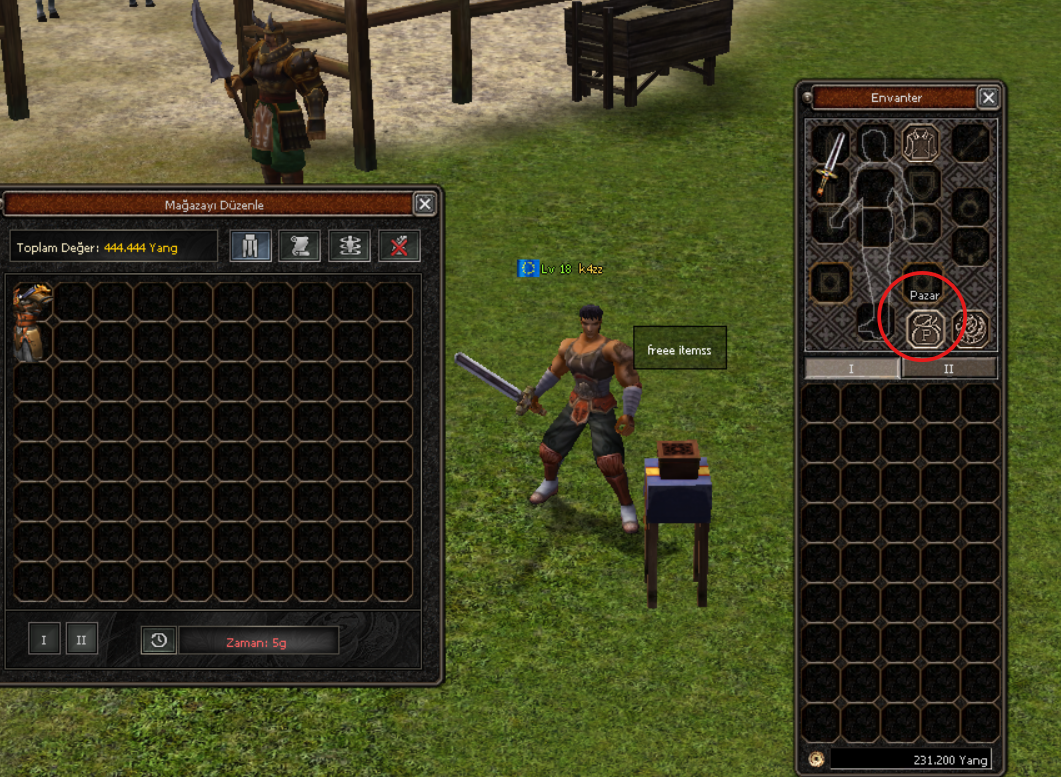Viewport: 1061px width, 777px height.
Task: Switch to shop page I
Action: 43,639
